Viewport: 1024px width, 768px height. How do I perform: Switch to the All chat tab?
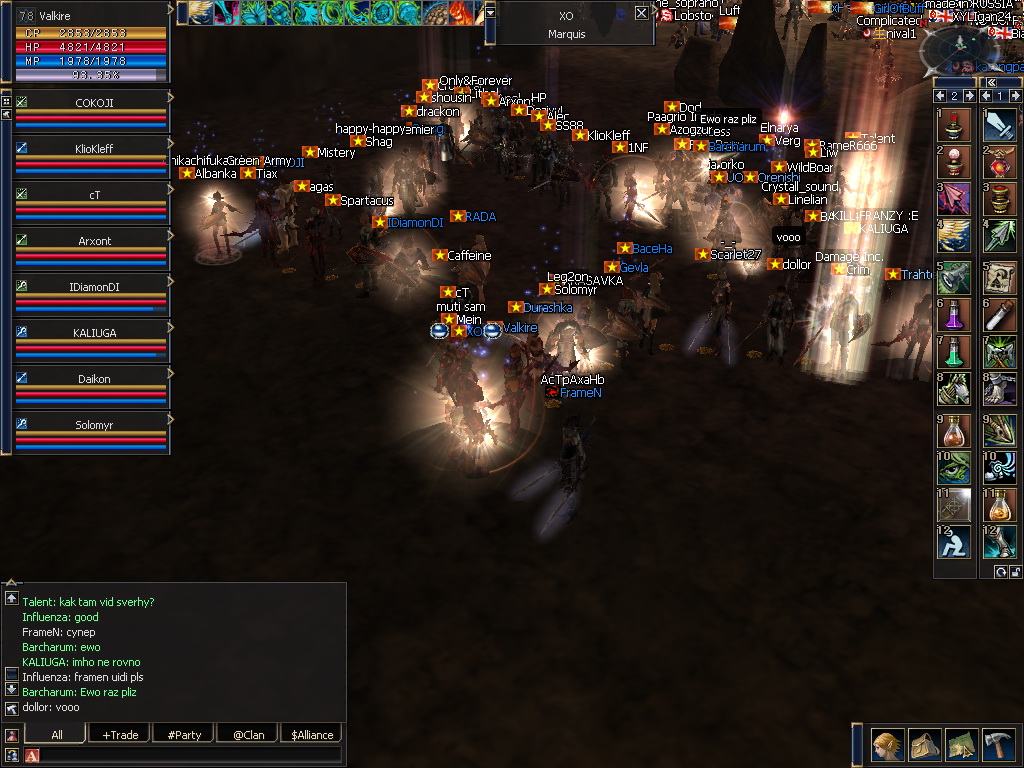(56, 734)
